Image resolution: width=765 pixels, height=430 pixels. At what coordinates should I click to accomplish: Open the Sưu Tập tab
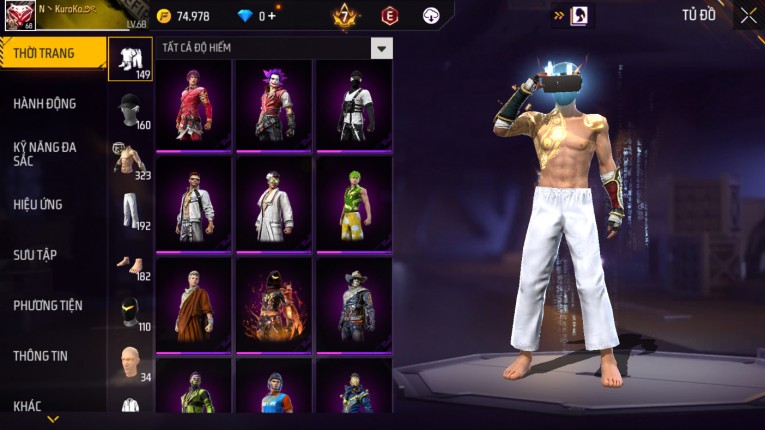[35, 255]
